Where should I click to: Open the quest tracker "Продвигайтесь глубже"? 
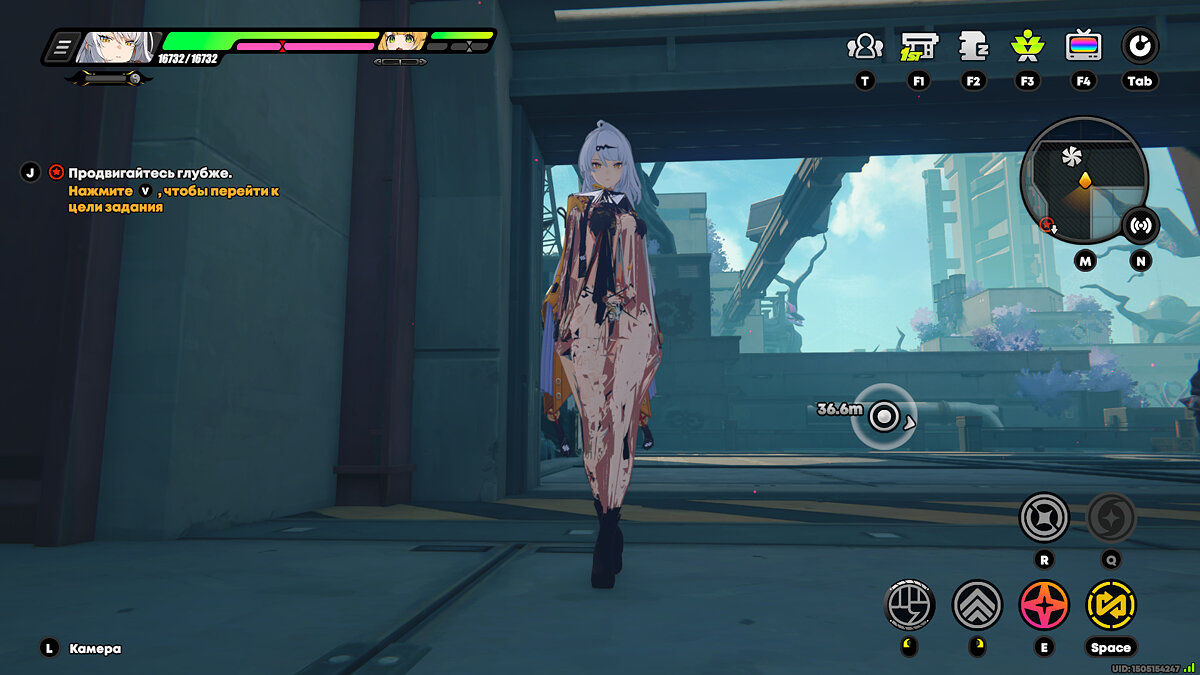click(150, 173)
